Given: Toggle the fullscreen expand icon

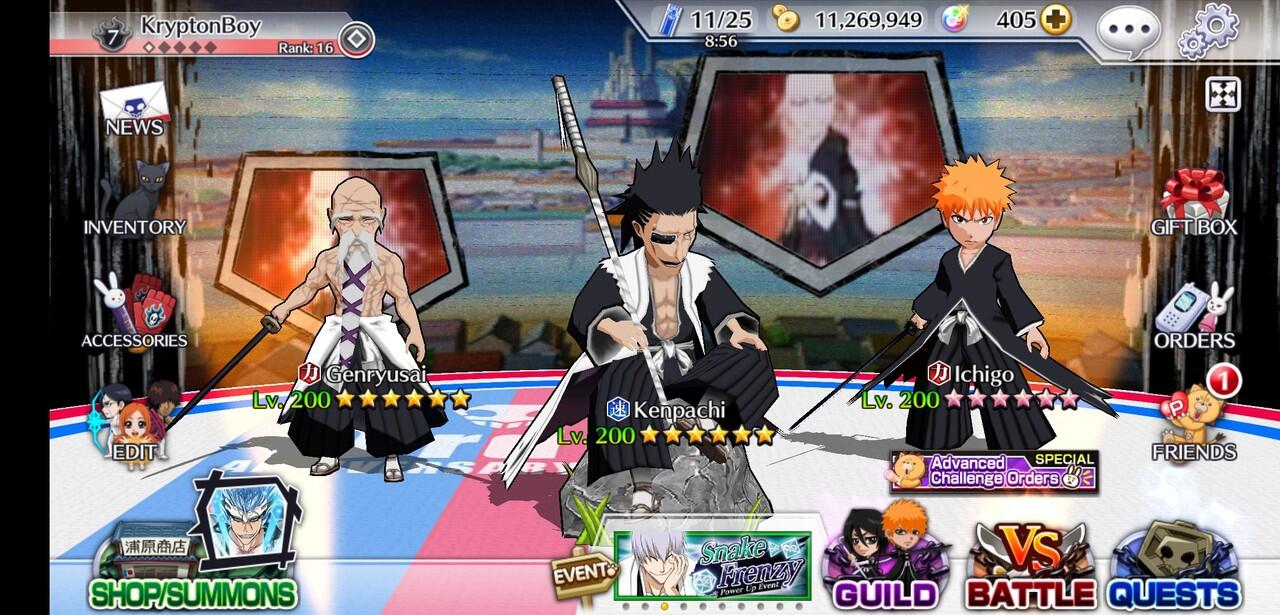Looking at the screenshot, I should click(1223, 93).
